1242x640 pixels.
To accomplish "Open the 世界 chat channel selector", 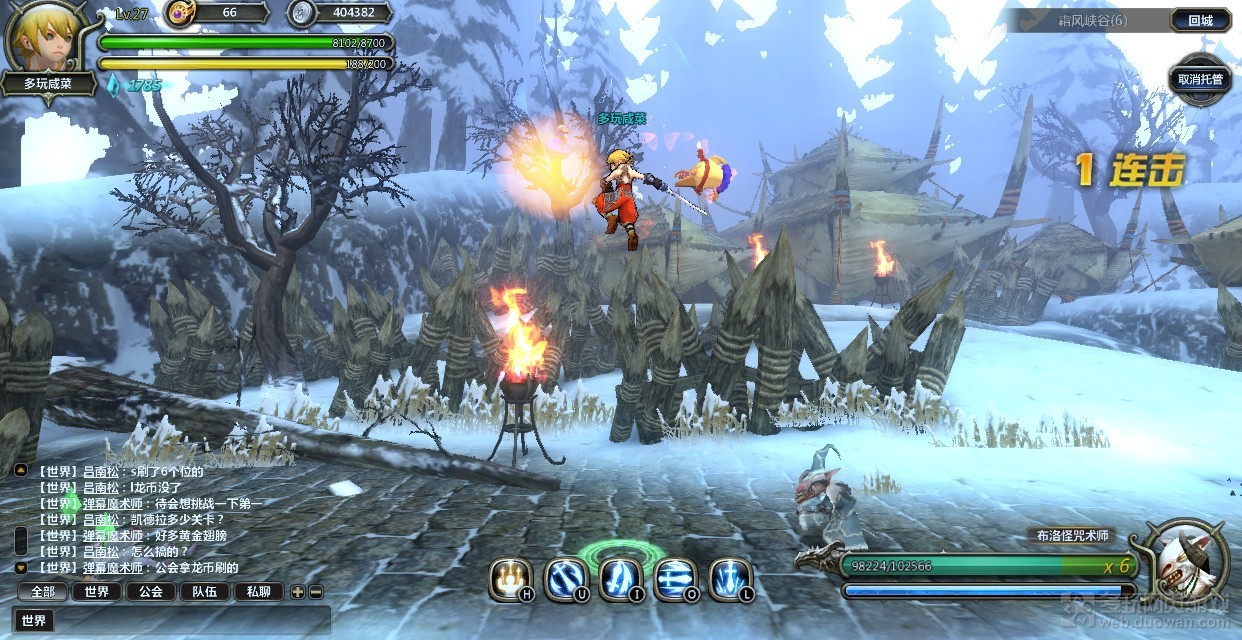I will pos(34,621).
